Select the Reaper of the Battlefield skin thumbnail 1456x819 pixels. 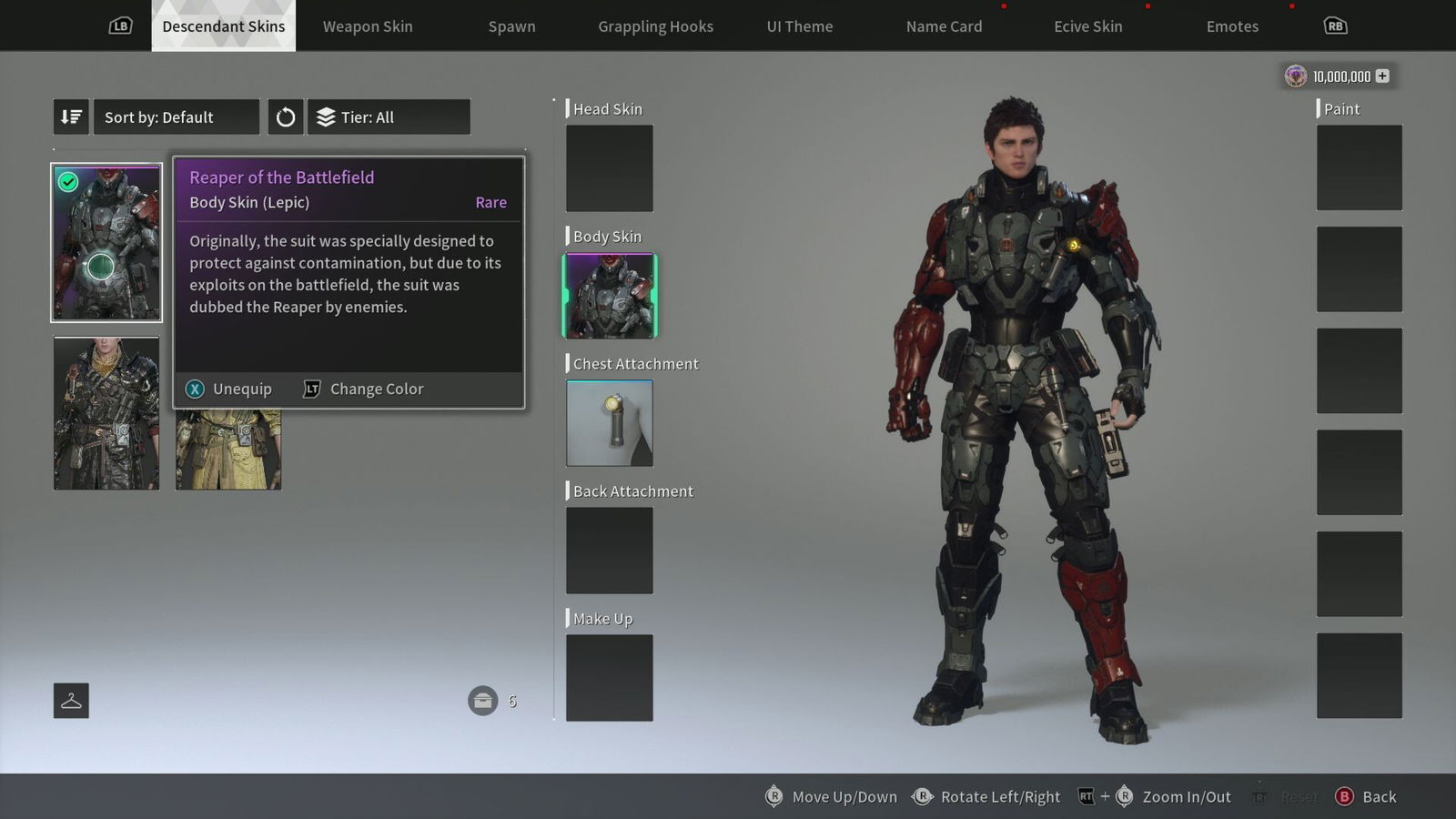point(106,243)
